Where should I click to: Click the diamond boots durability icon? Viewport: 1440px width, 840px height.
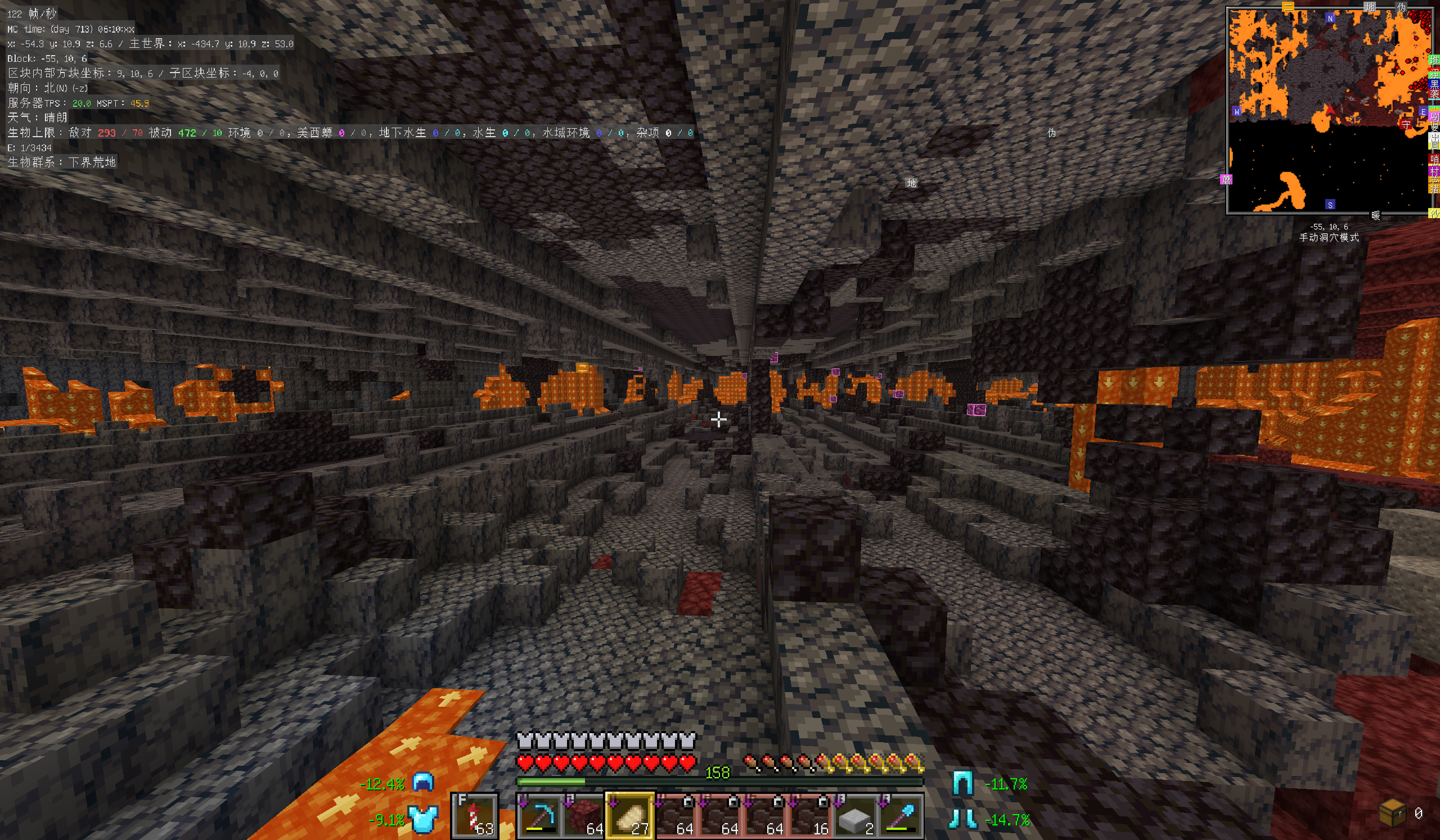pos(962,819)
